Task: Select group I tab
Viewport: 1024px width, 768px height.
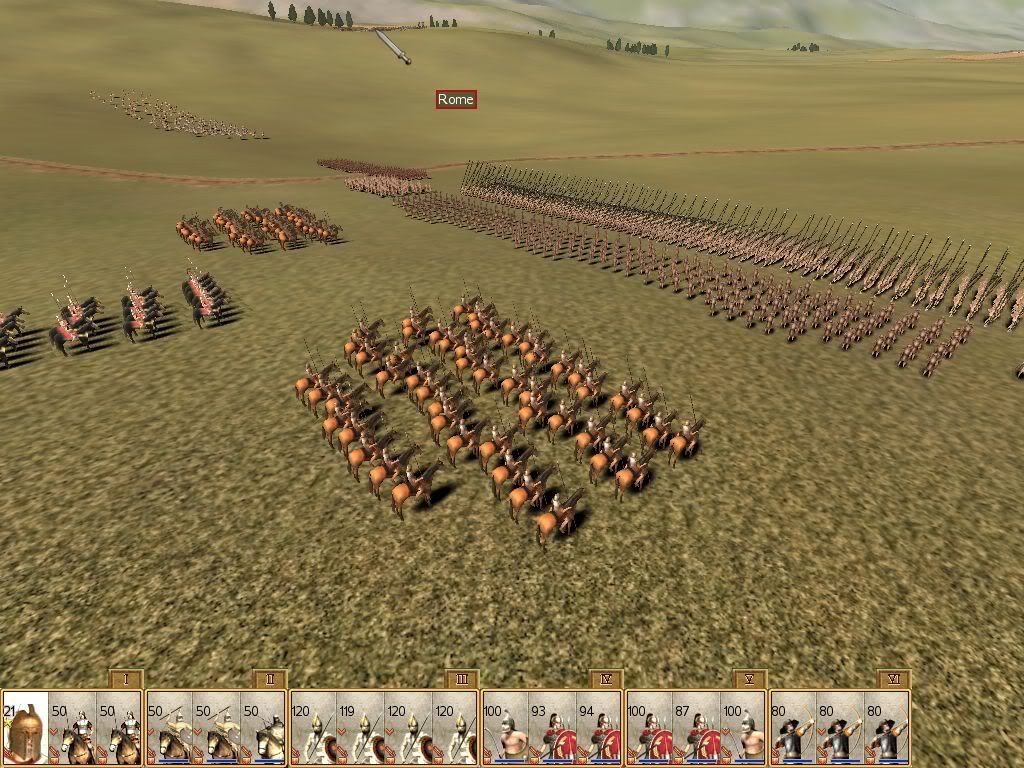Action: (126, 680)
